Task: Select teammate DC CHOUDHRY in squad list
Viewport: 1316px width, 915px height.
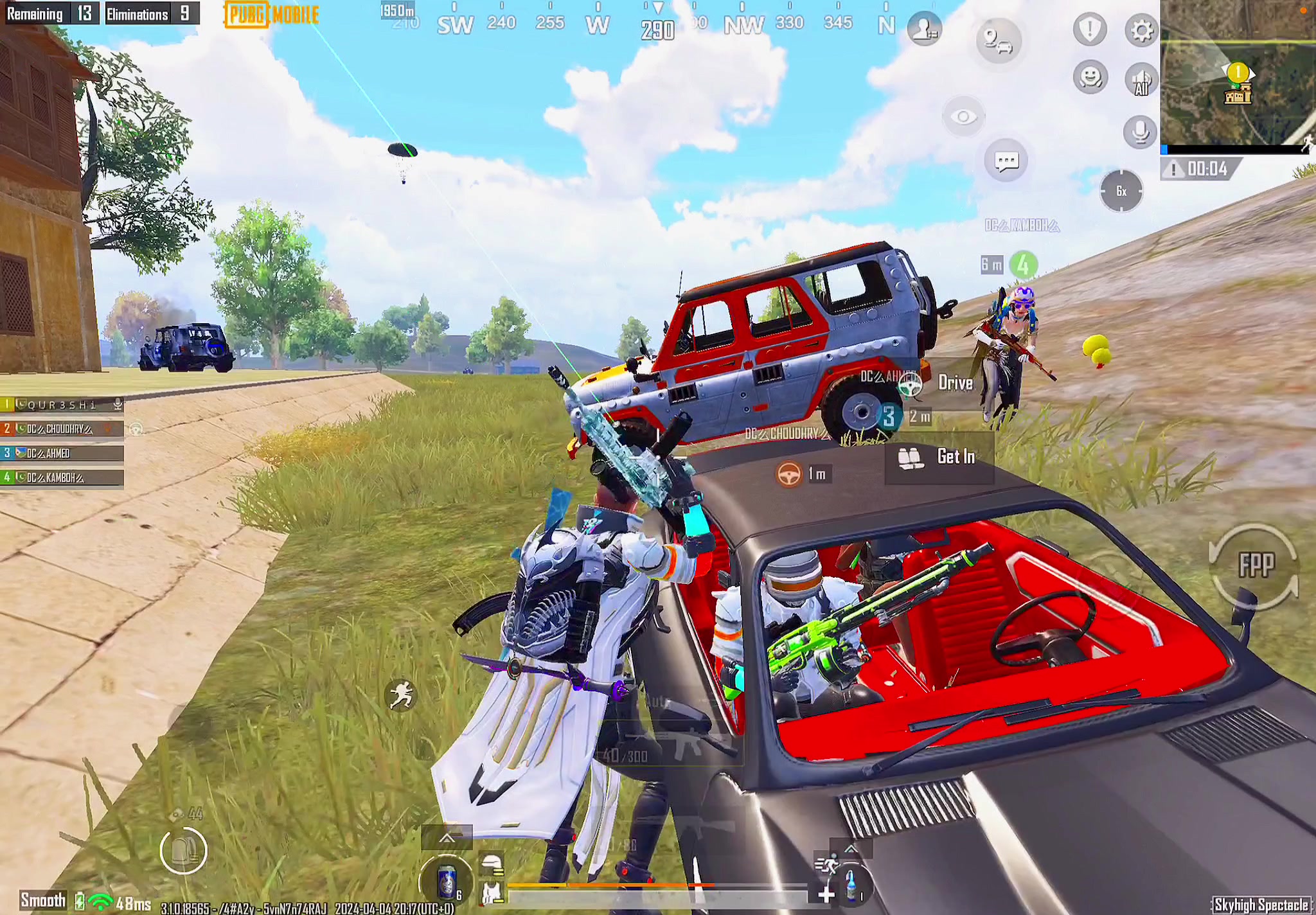Action: coord(62,429)
